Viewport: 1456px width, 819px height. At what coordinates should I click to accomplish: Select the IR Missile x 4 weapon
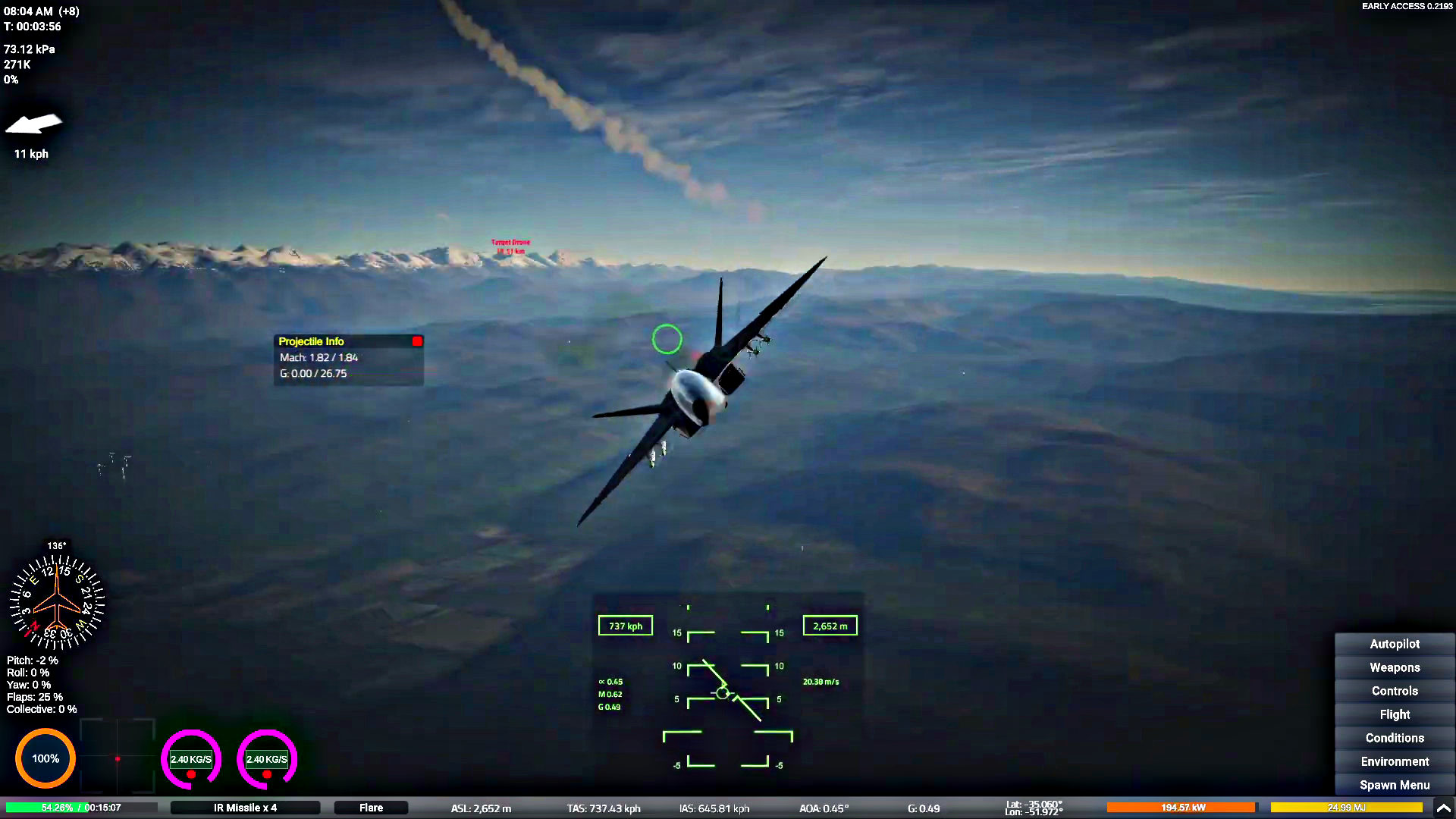pyautogui.click(x=245, y=808)
